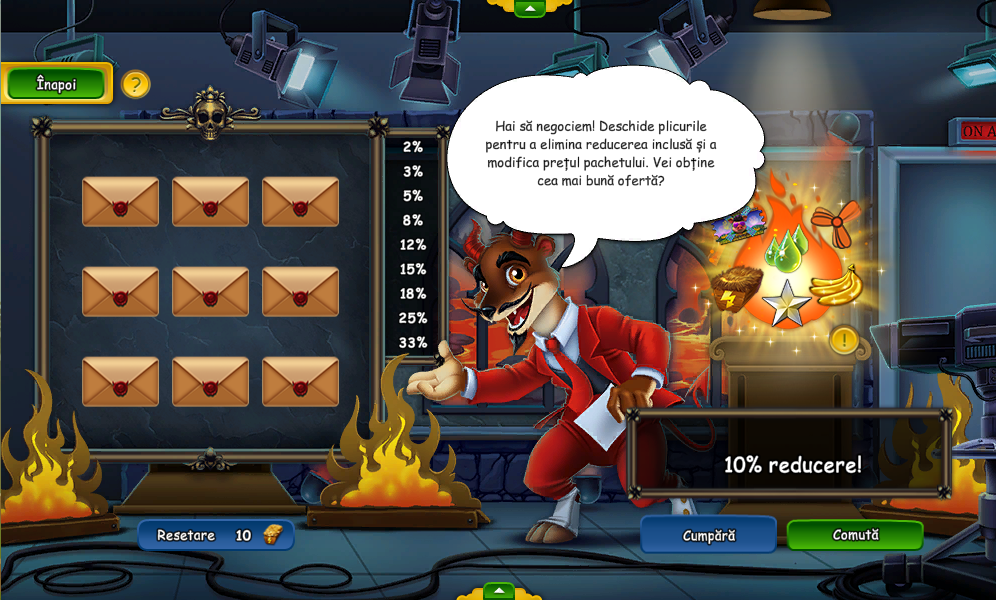This screenshot has height=600, width=996.
Task: Go back with the Înapoi button
Action: tap(56, 84)
